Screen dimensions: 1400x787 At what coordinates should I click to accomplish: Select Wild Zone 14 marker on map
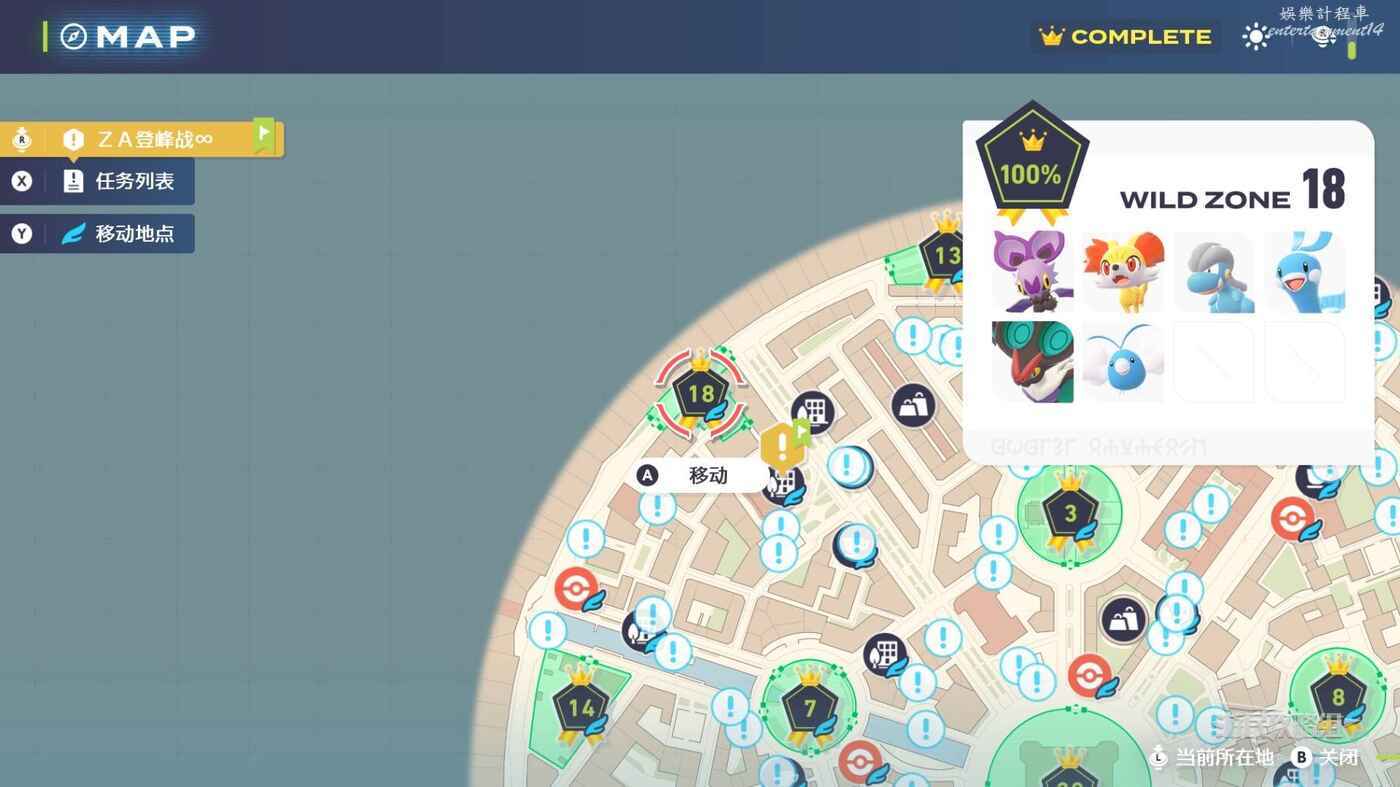coord(581,708)
